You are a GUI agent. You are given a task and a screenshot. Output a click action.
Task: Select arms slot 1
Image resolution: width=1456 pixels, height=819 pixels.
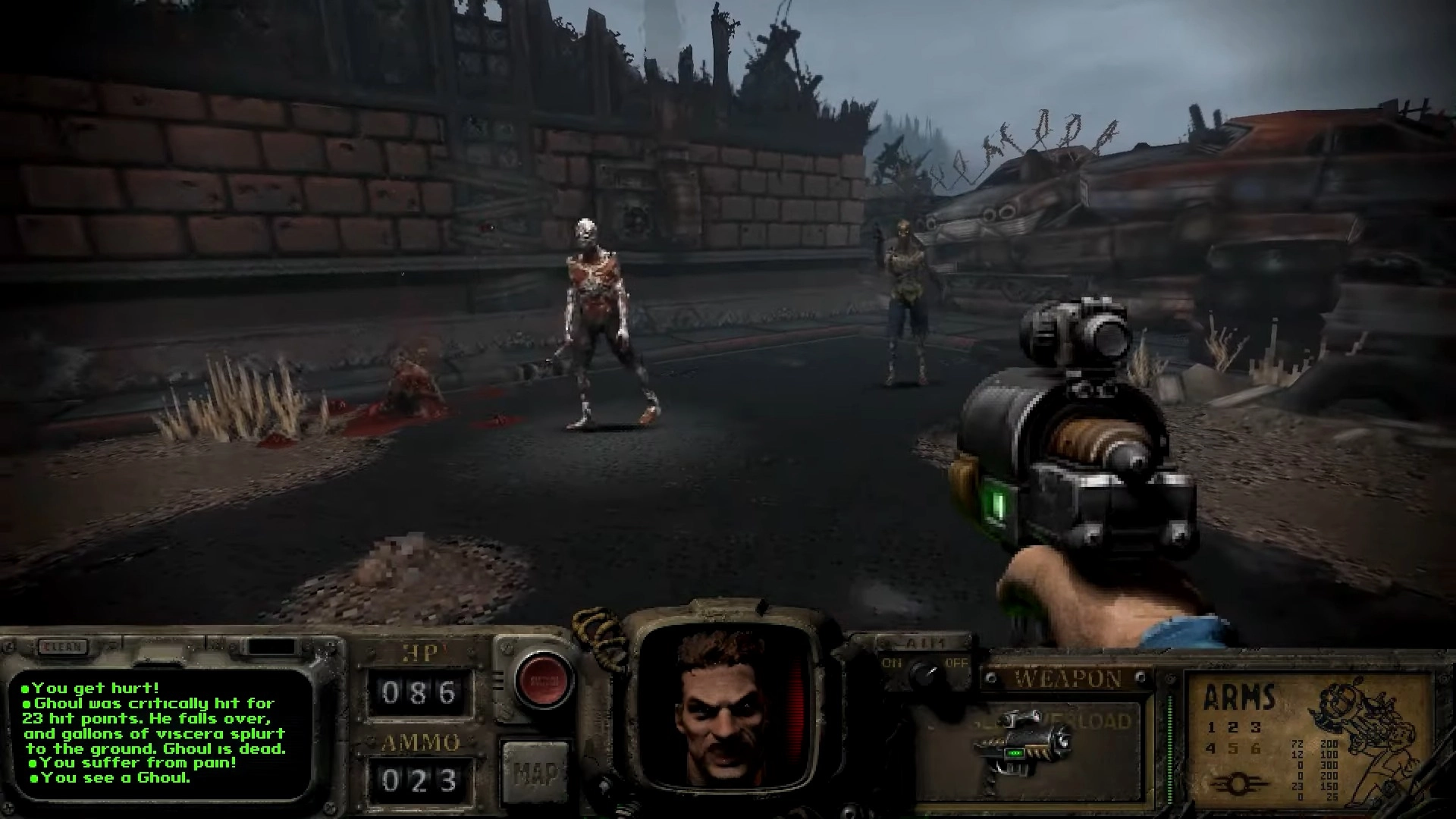point(1210,726)
